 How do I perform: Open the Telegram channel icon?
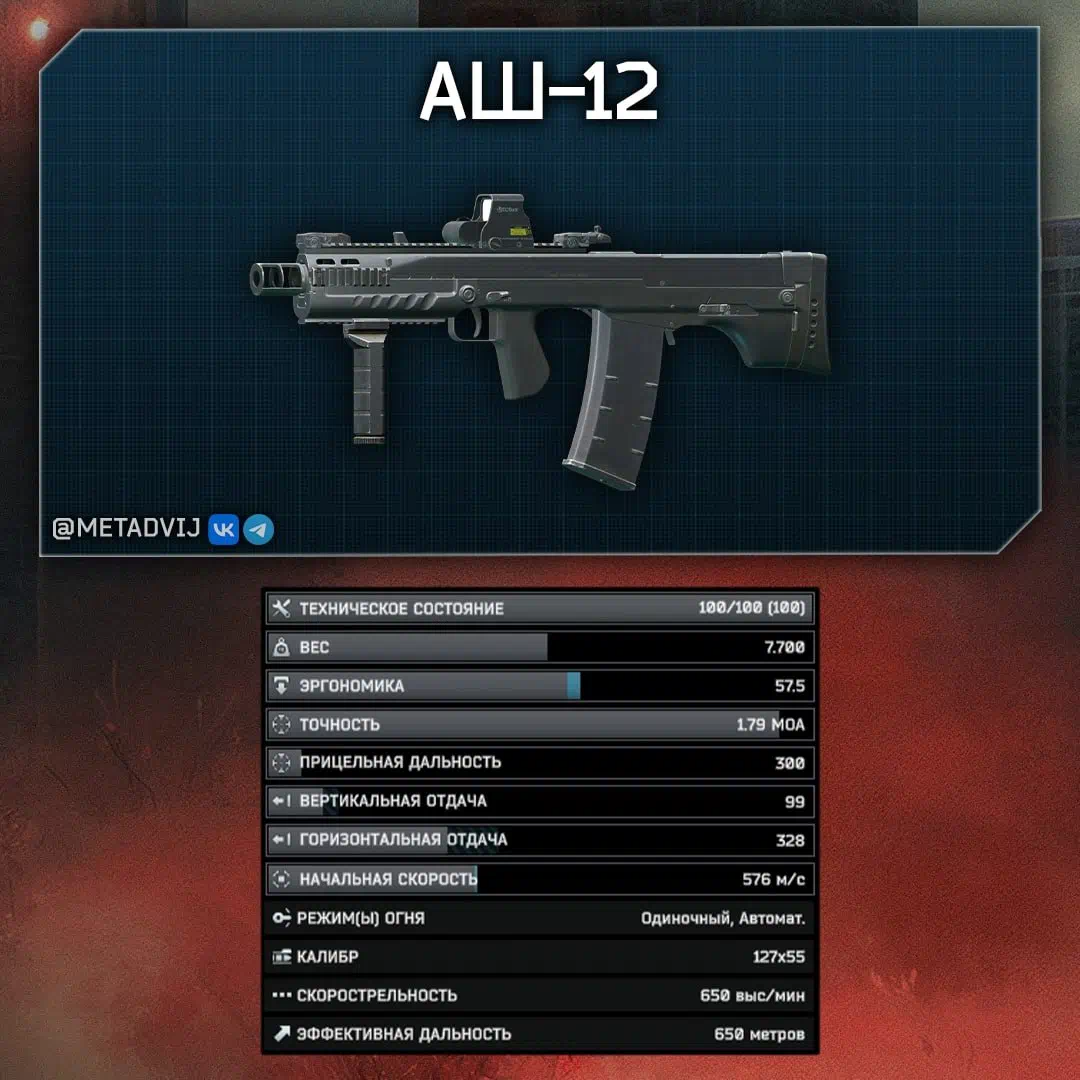(x=259, y=530)
